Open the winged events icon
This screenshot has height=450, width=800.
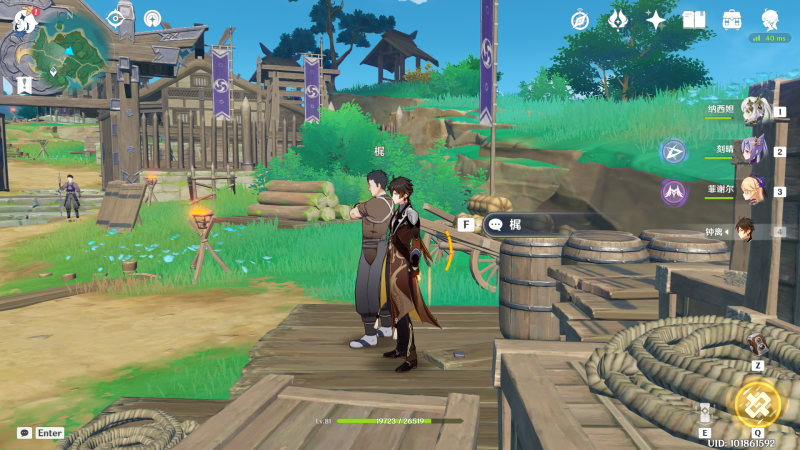618,20
